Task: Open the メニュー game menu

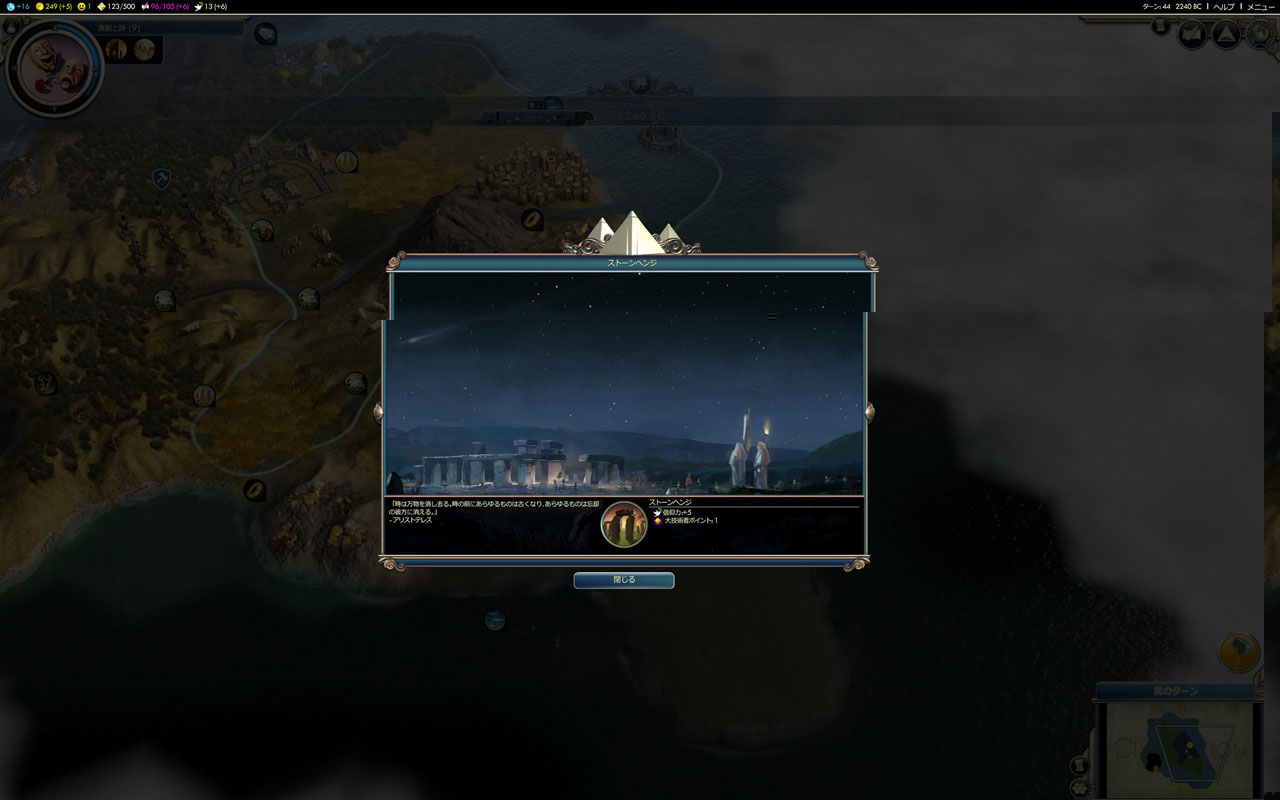Action: tap(1259, 6)
